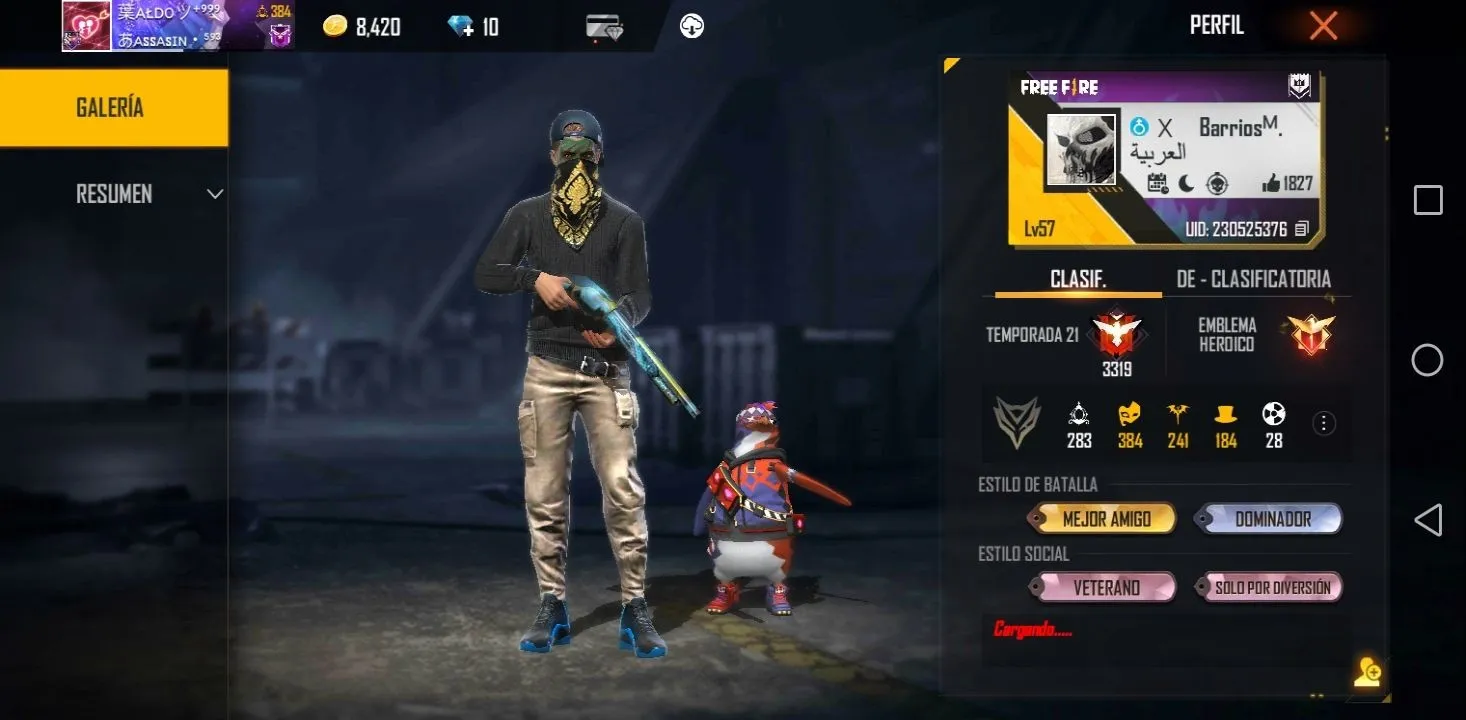Select the Solo Por Diversión tag
This screenshot has width=1466, height=720.
(1272, 588)
